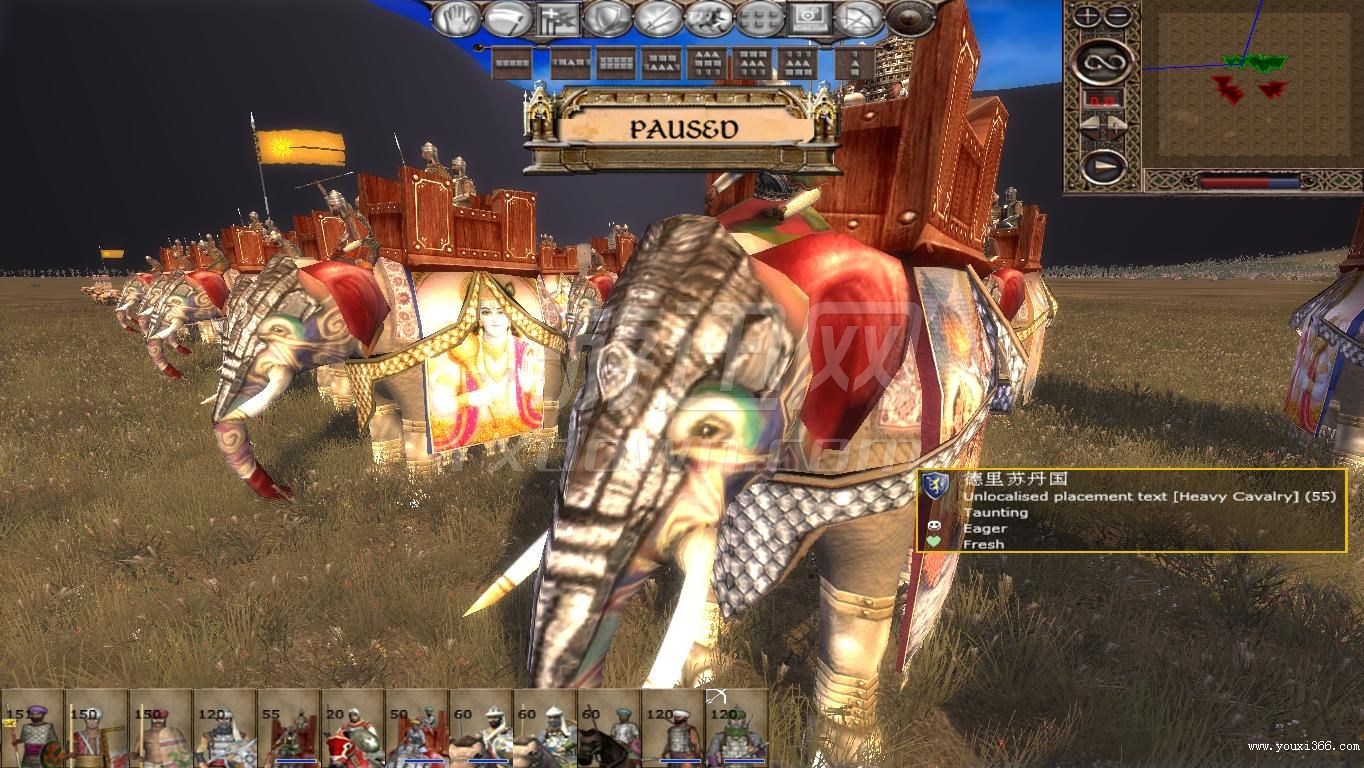
Task: Select the purple-turbaned unit card with banner
Action: [x=32, y=728]
